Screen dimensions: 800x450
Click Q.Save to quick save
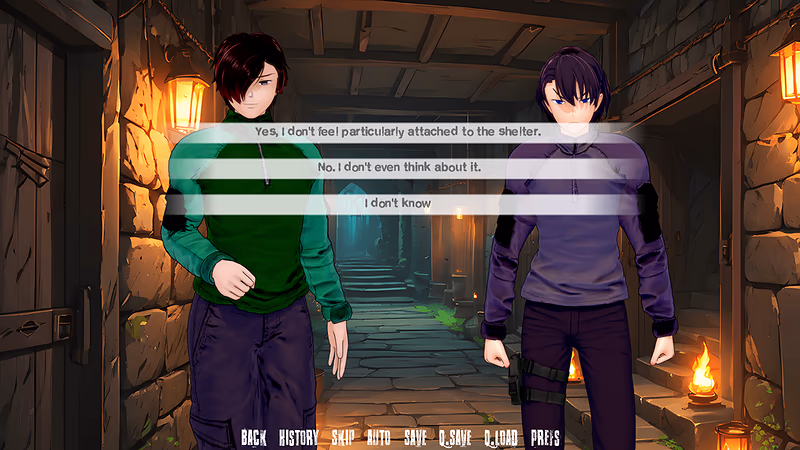click(455, 437)
